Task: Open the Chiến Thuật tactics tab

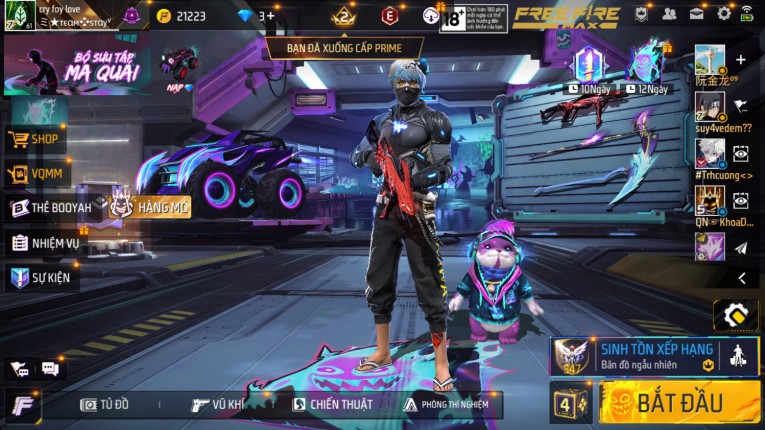Action: click(x=333, y=404)
